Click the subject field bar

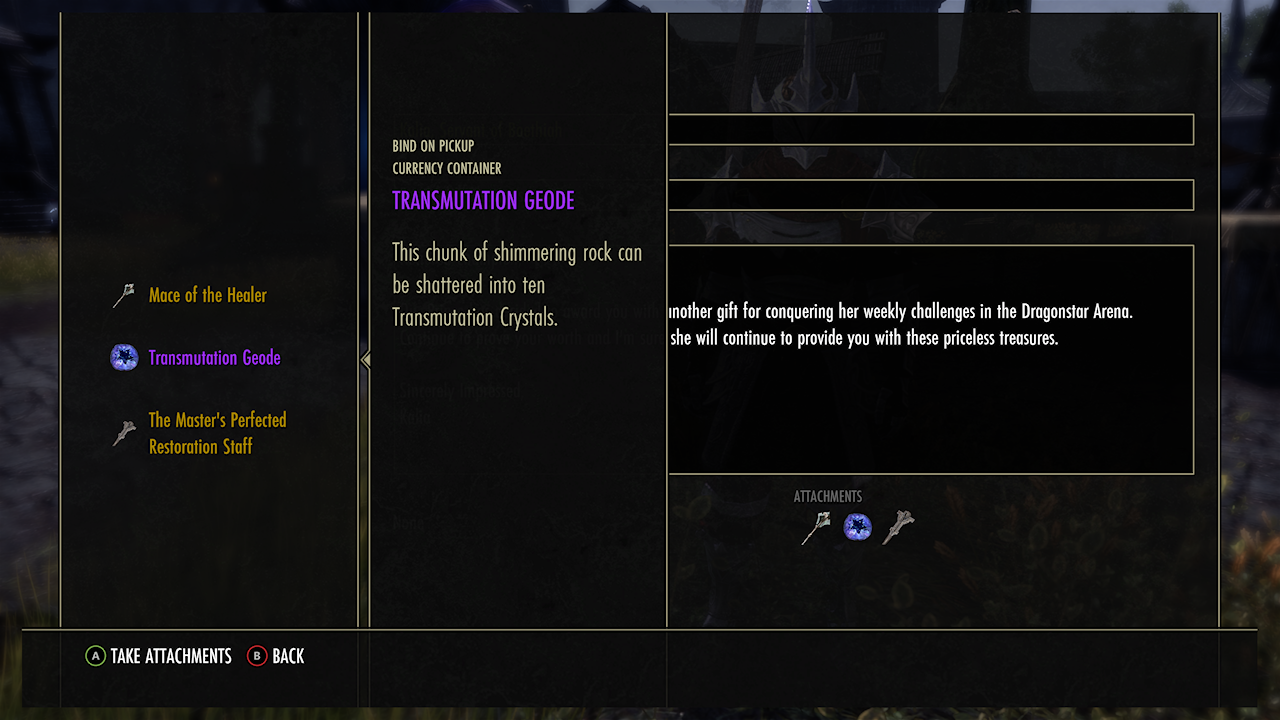930,194
